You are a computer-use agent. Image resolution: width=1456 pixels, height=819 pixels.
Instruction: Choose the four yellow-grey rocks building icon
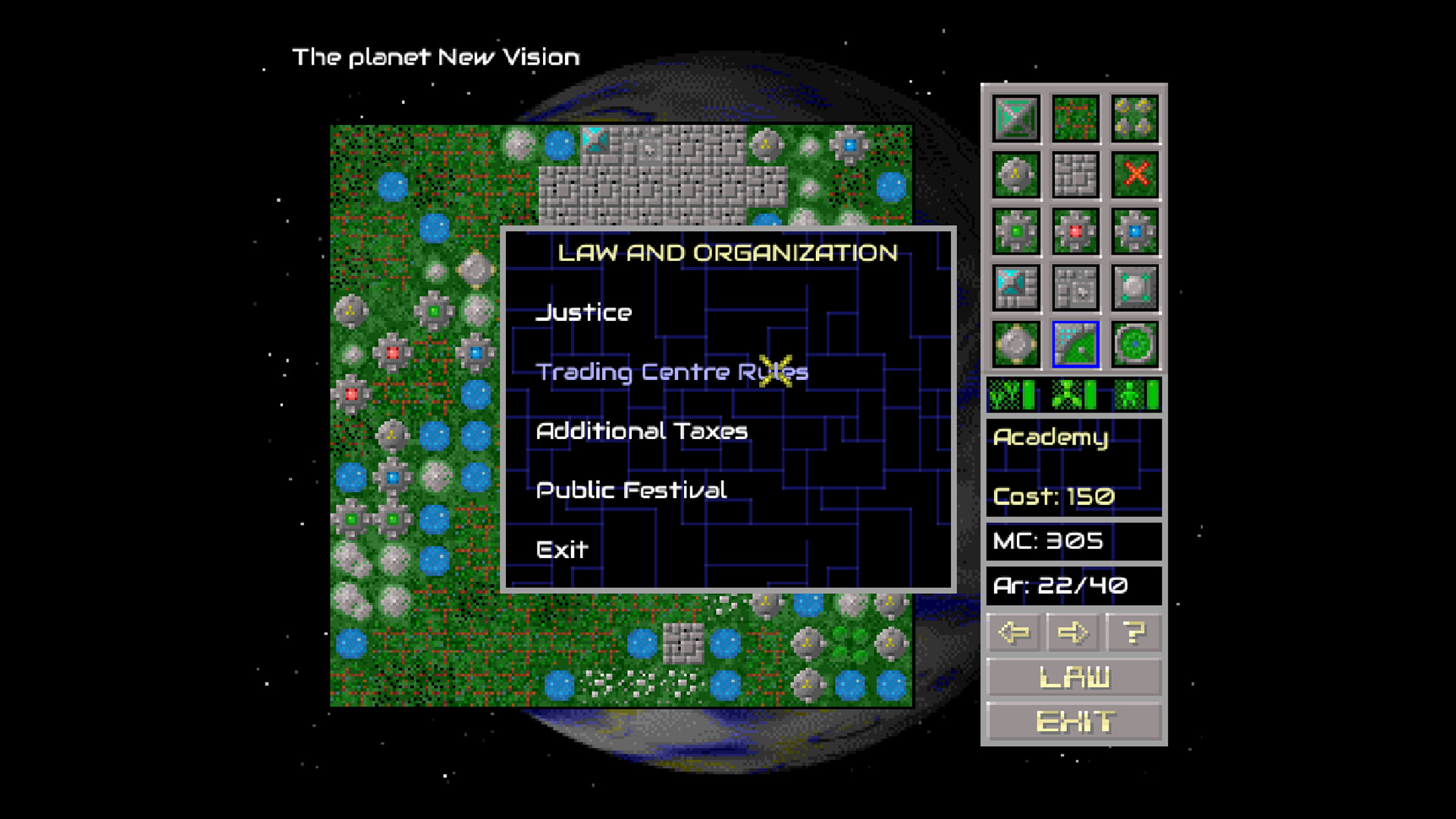coord(1135,118)
